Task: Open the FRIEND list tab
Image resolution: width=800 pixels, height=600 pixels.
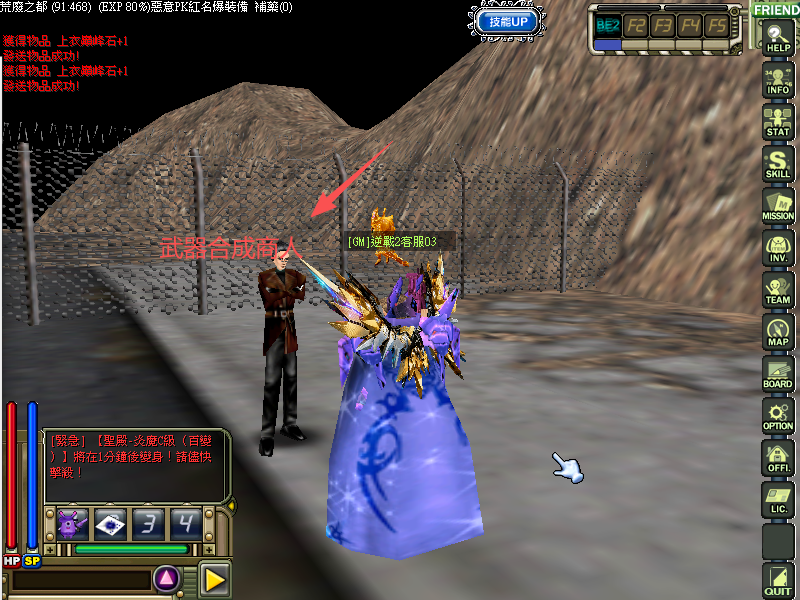Action: click(776, 10)
